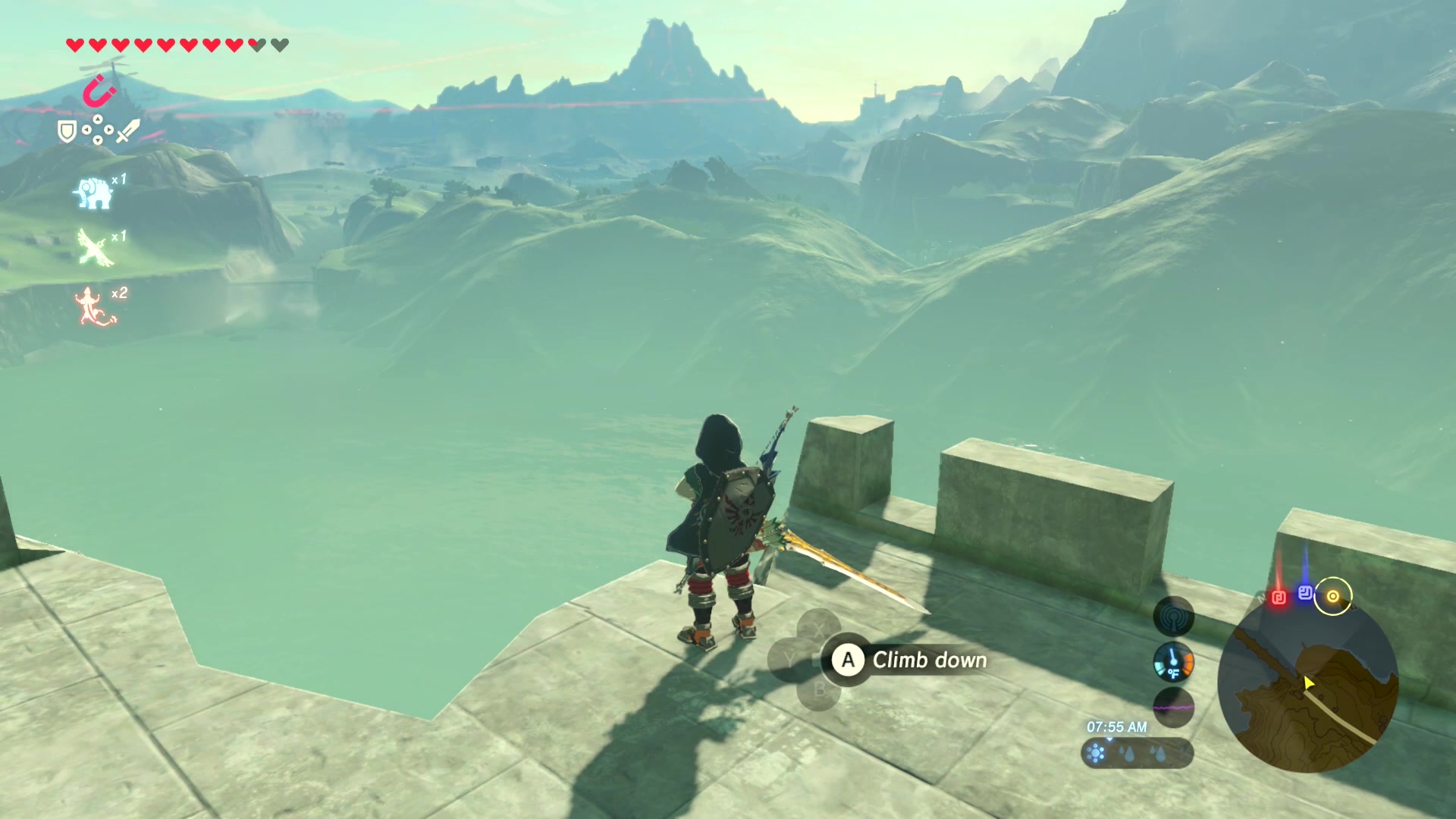Viewport: 1456px width, 819px height.
Task: Click the Sheikah Sensor signal icon
Action: click(x=1173, y=616)
